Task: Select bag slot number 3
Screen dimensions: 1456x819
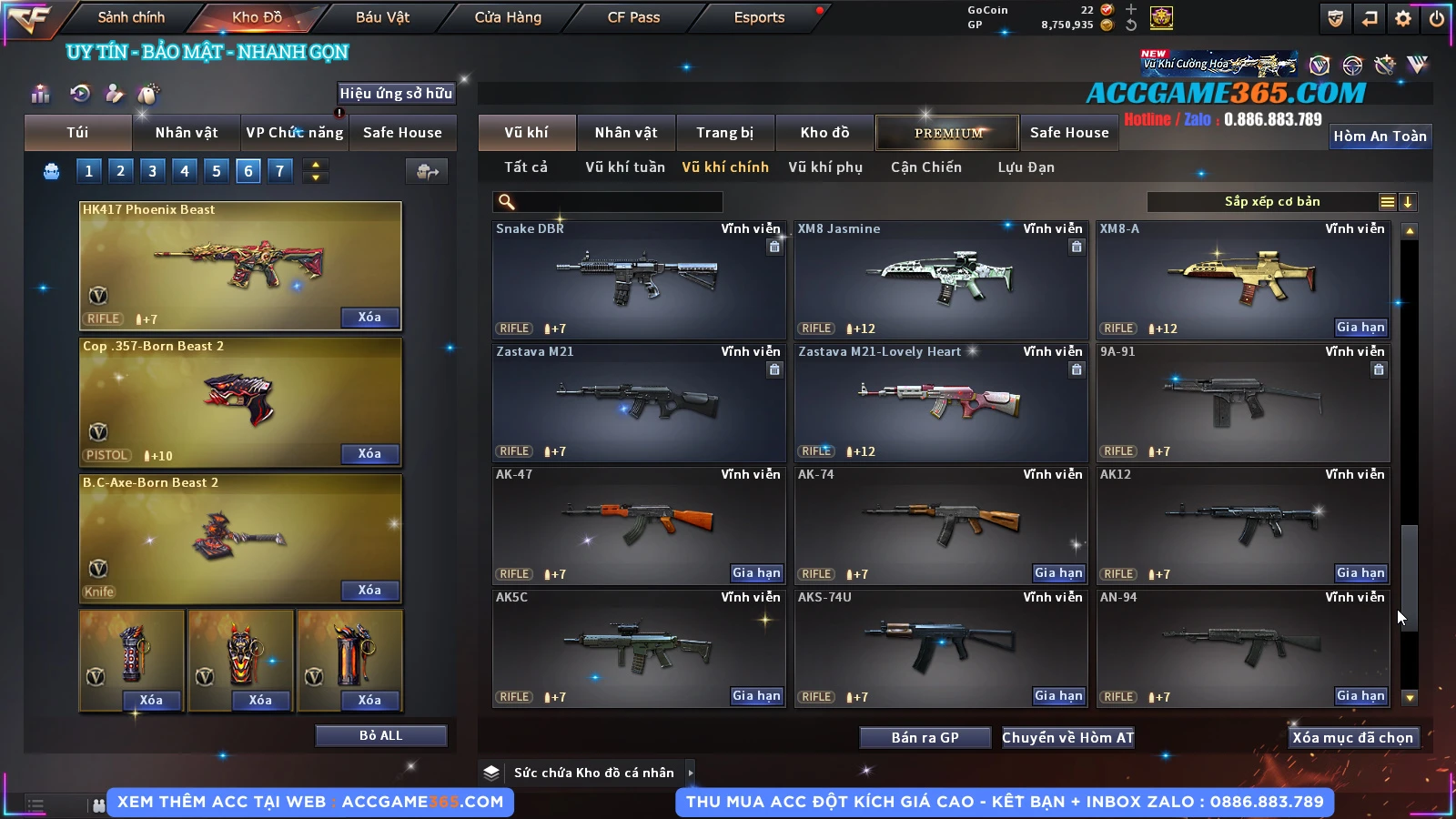Action: click(x=152, y=170)
